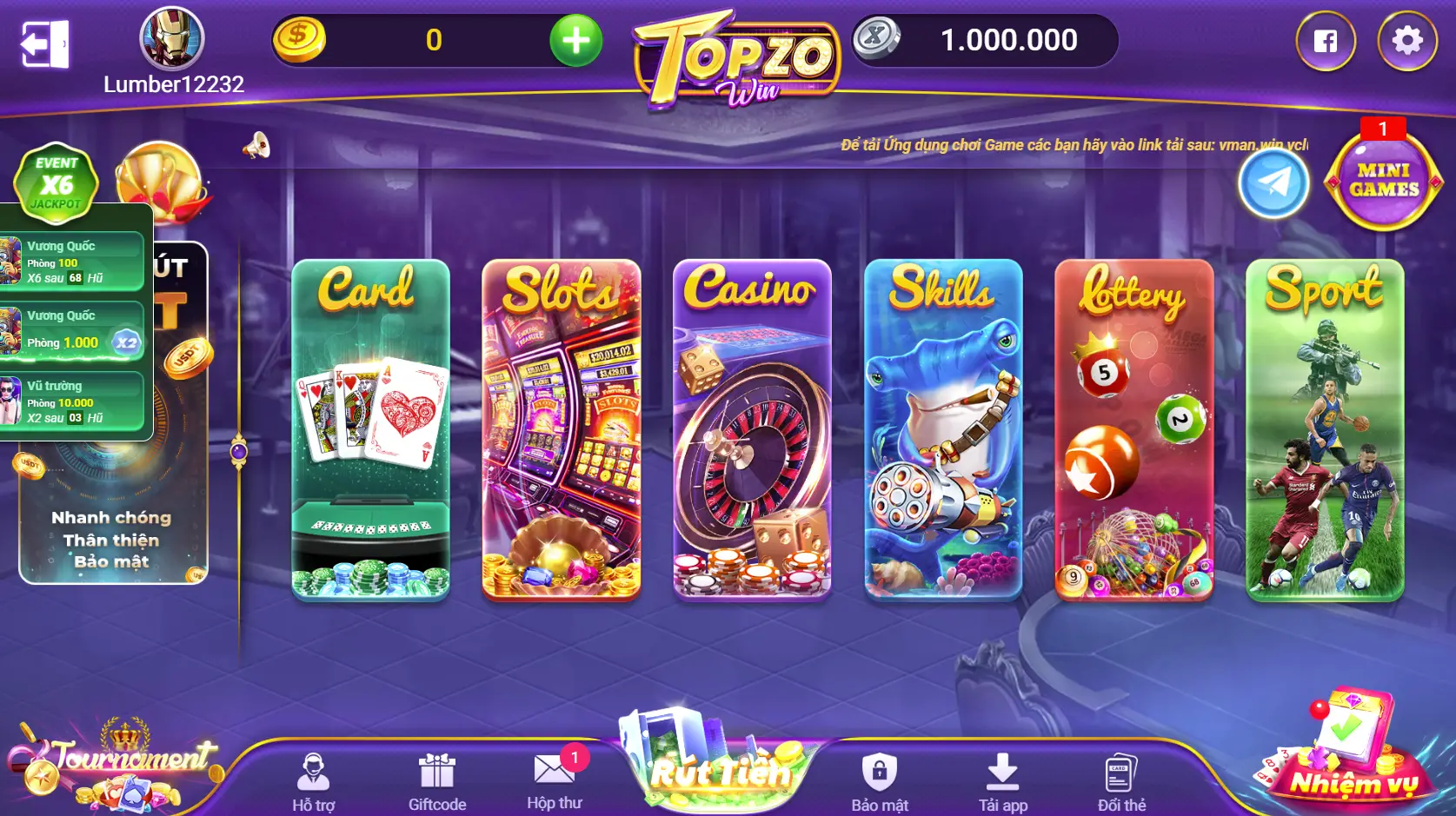Exit using the logout door icon

click(x=44, y=43)
